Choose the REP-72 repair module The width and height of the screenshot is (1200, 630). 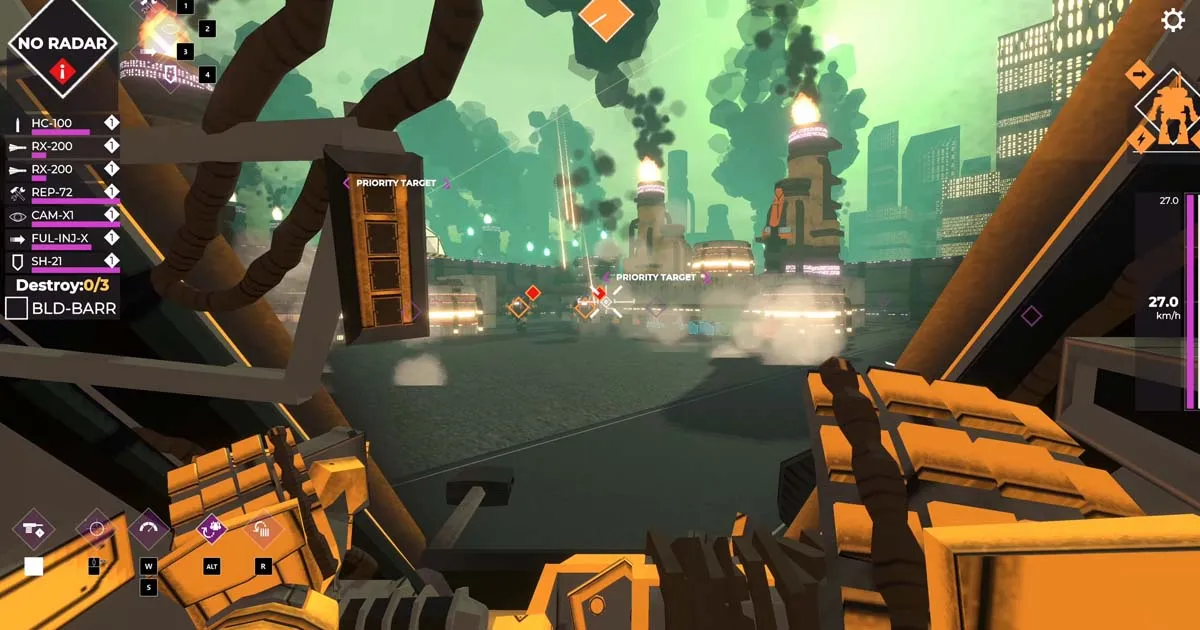60,192
